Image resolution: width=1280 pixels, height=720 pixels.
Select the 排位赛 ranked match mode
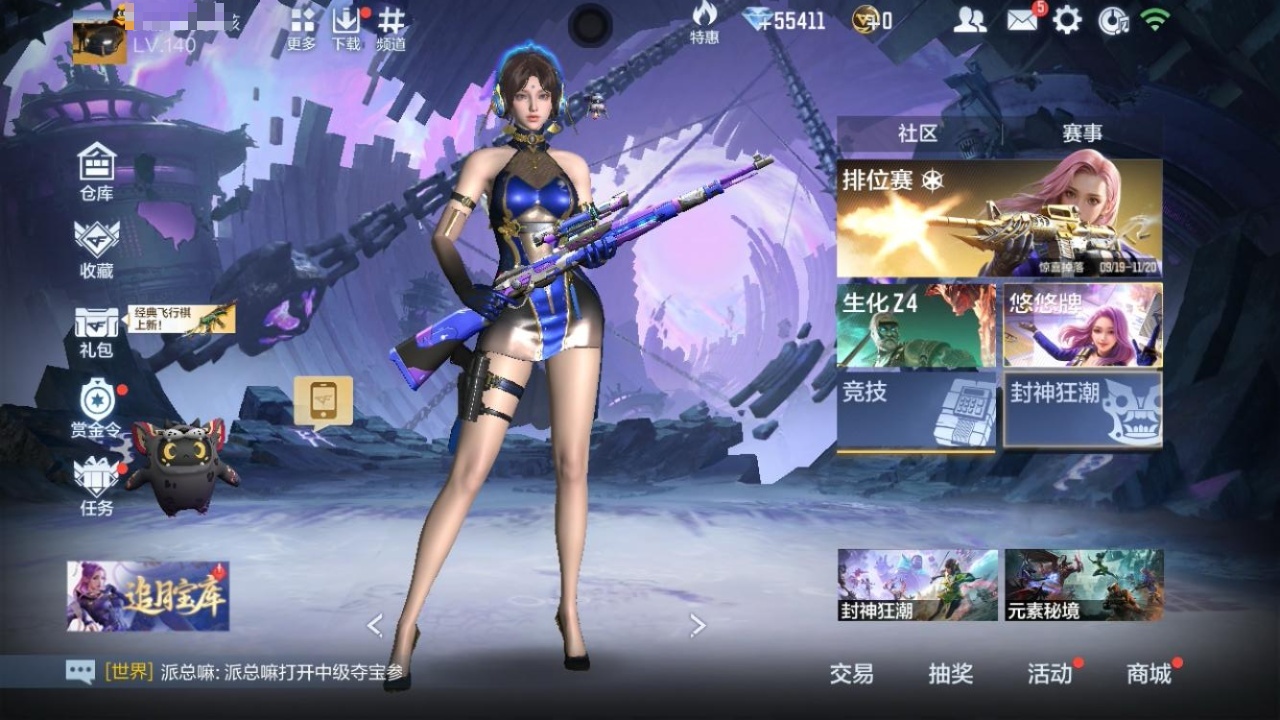coord(999,218)
